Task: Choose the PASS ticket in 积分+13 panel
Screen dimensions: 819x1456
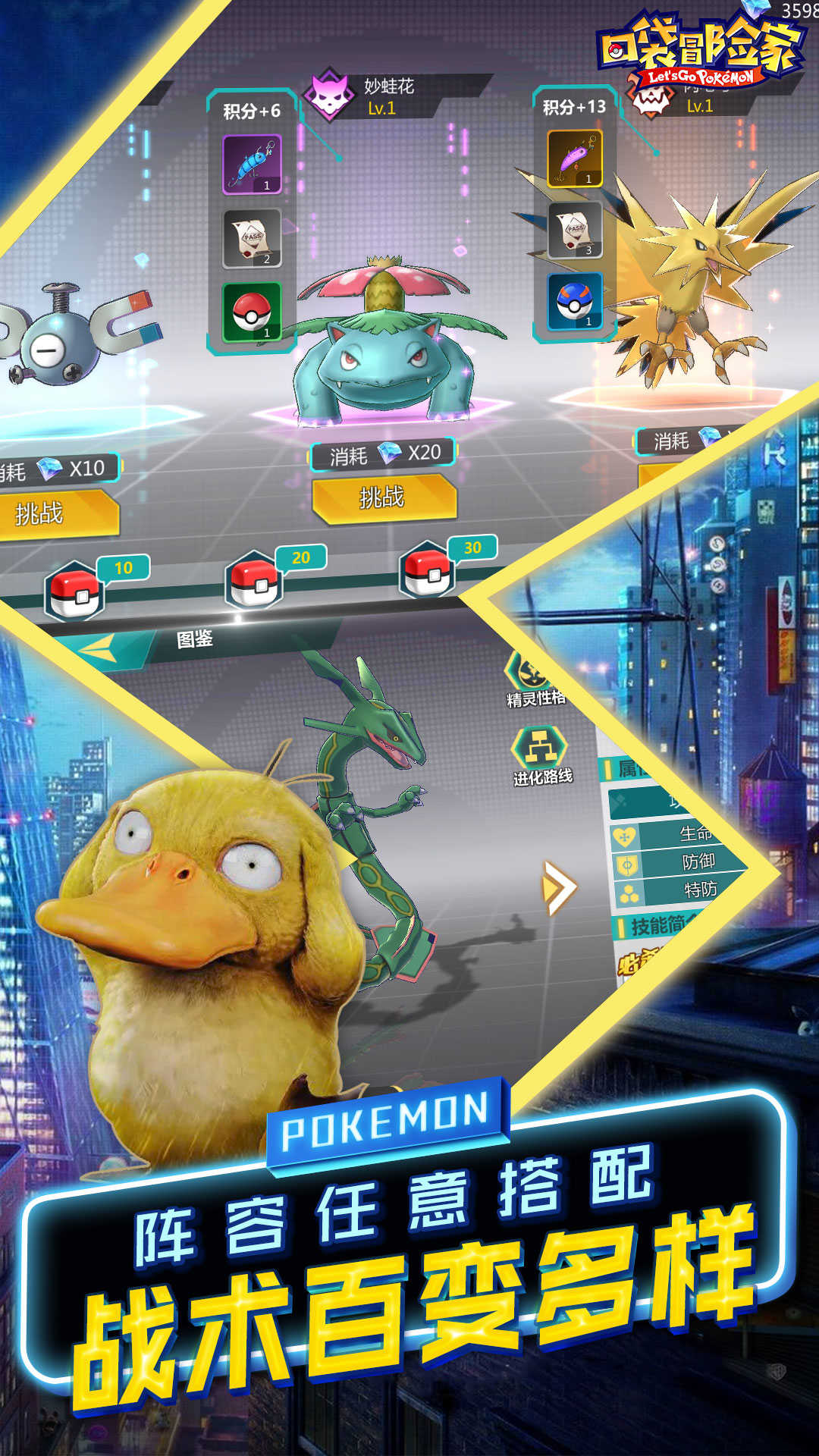Action: coord(575,229)
